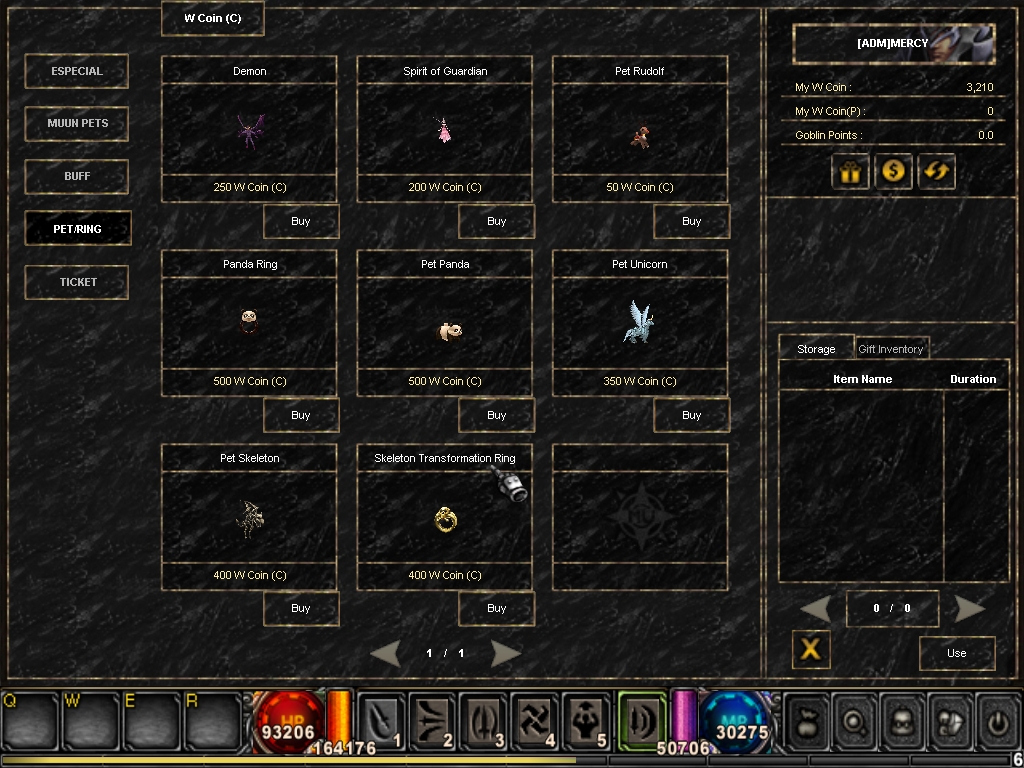Buy the Spirit of Guardian
The width and height of the screenshot is (1024, 768).
tap(496, 221)
